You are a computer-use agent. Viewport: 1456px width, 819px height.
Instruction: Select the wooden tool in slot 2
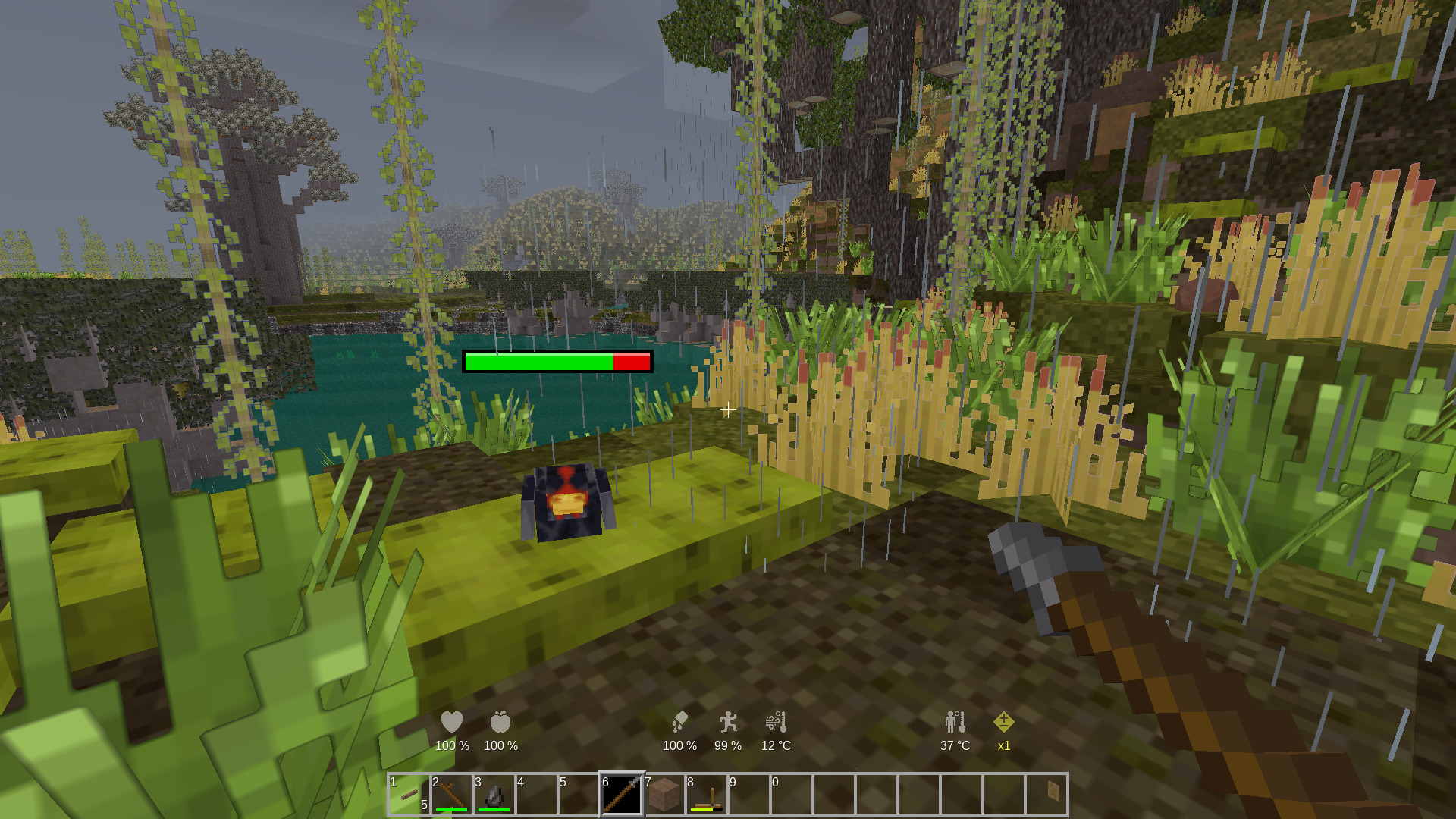pyautogui.click(x=451, y=795)
